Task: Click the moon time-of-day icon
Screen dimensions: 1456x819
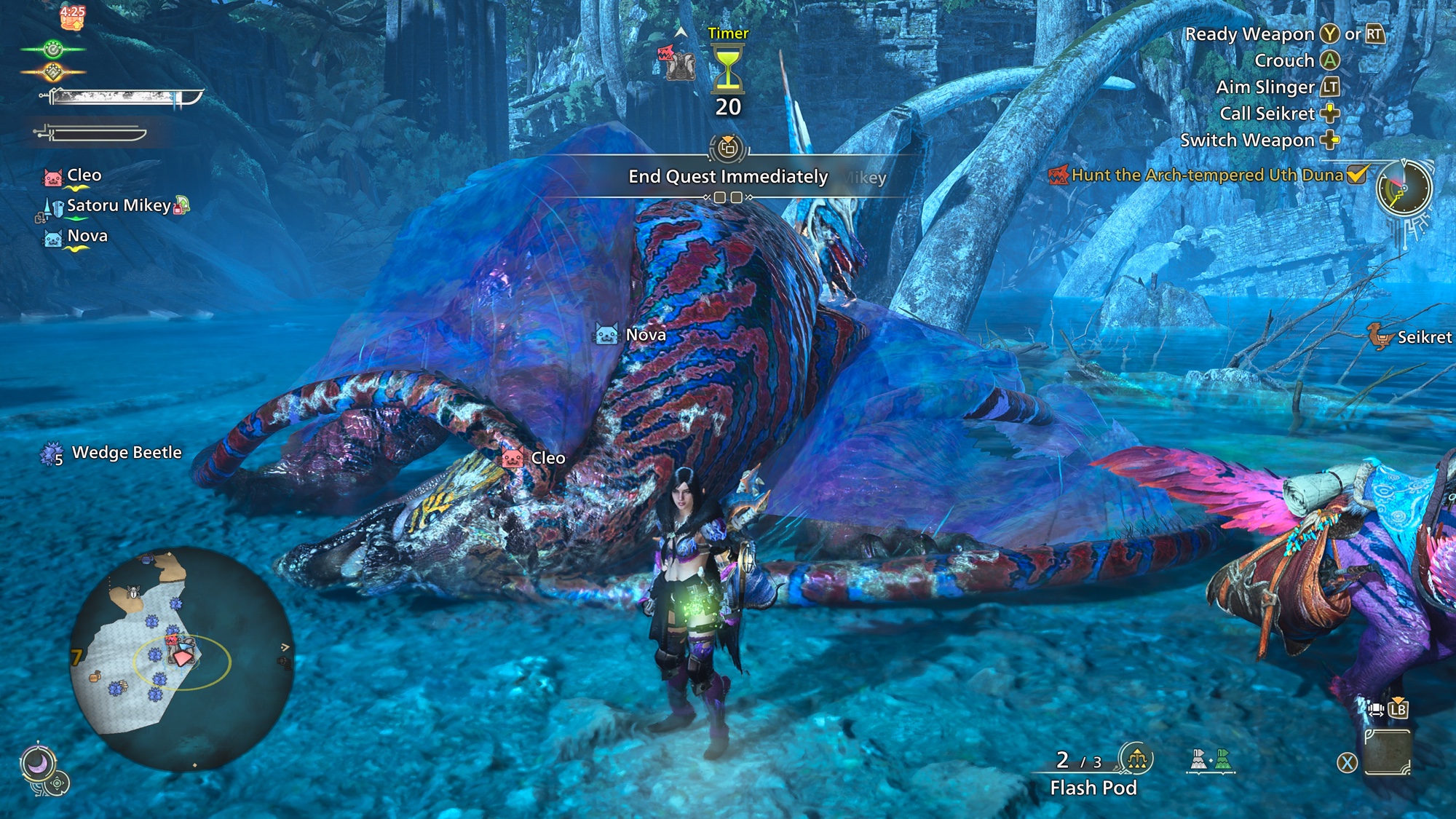Action: click(x=36, y=763)
